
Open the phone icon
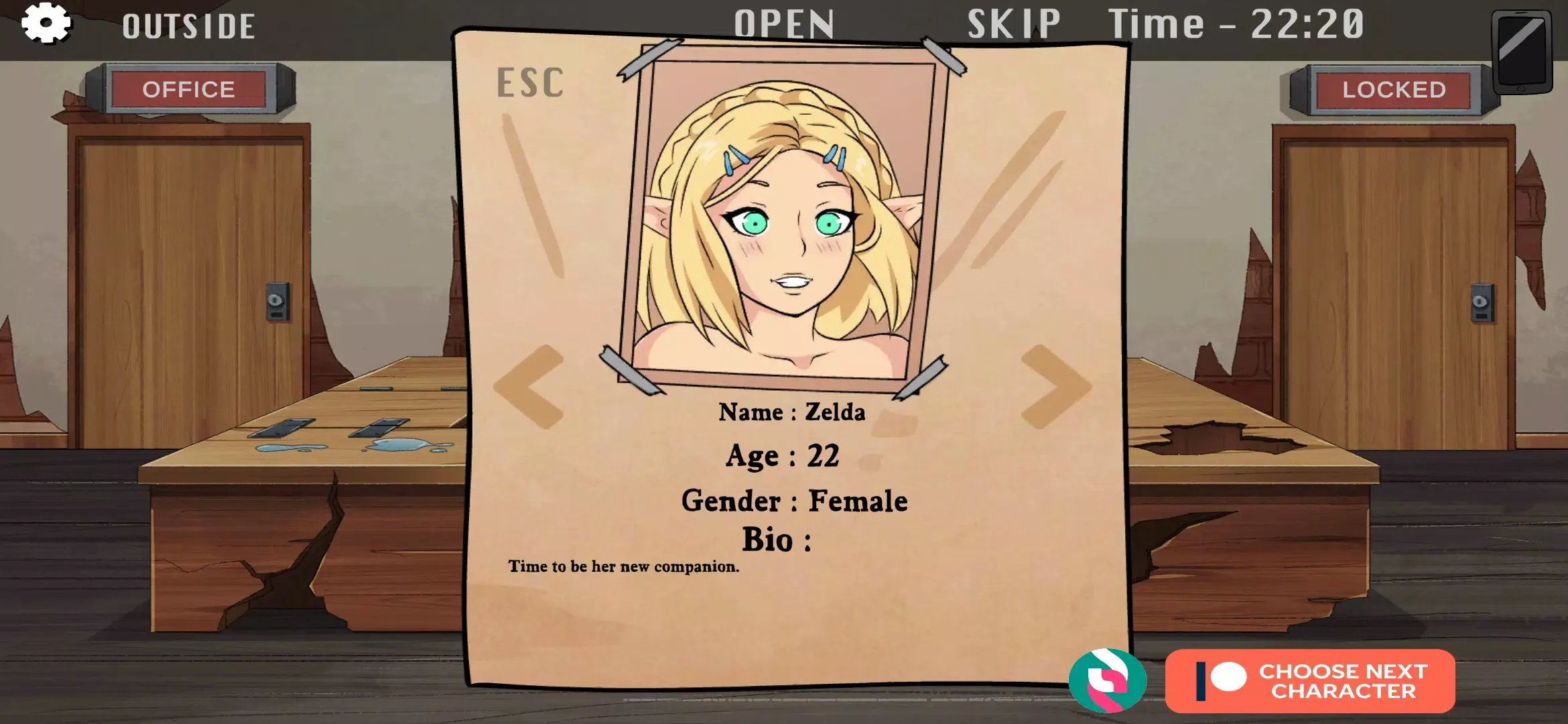[x=1521, y=52]
